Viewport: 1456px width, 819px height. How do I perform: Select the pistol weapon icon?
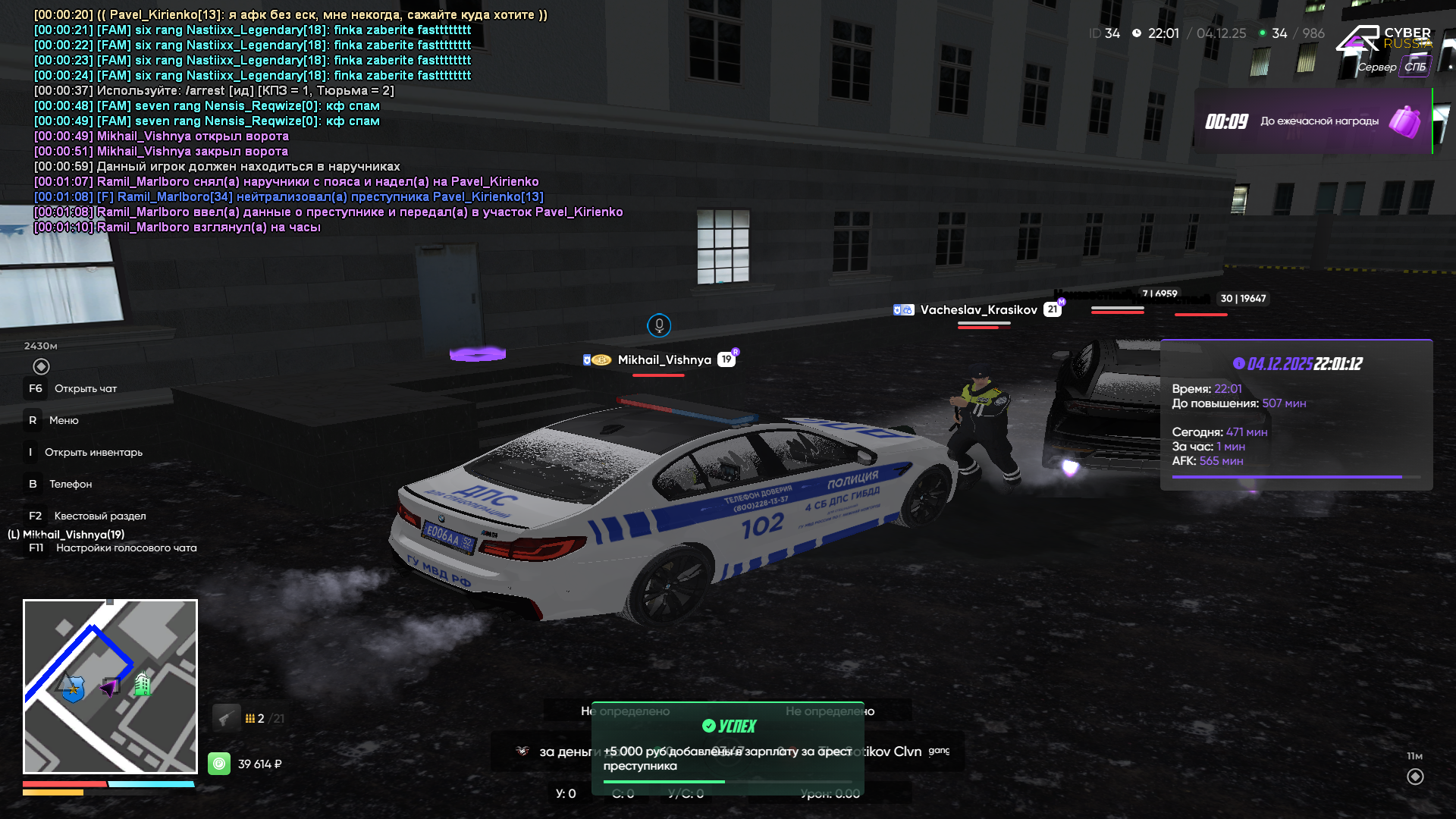pos(226,717)
